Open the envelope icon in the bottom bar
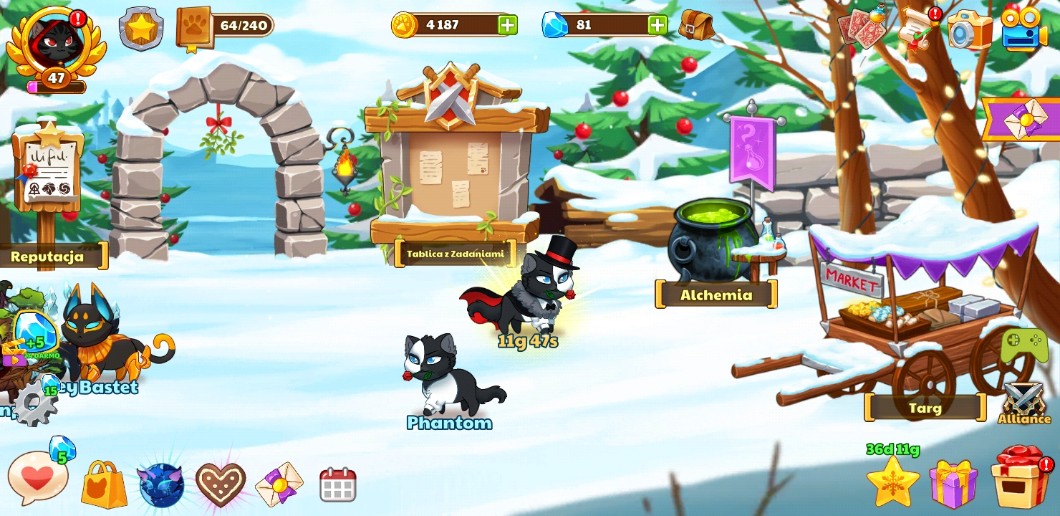Viewport: 1060px width, 516px height. pos(279,485)
